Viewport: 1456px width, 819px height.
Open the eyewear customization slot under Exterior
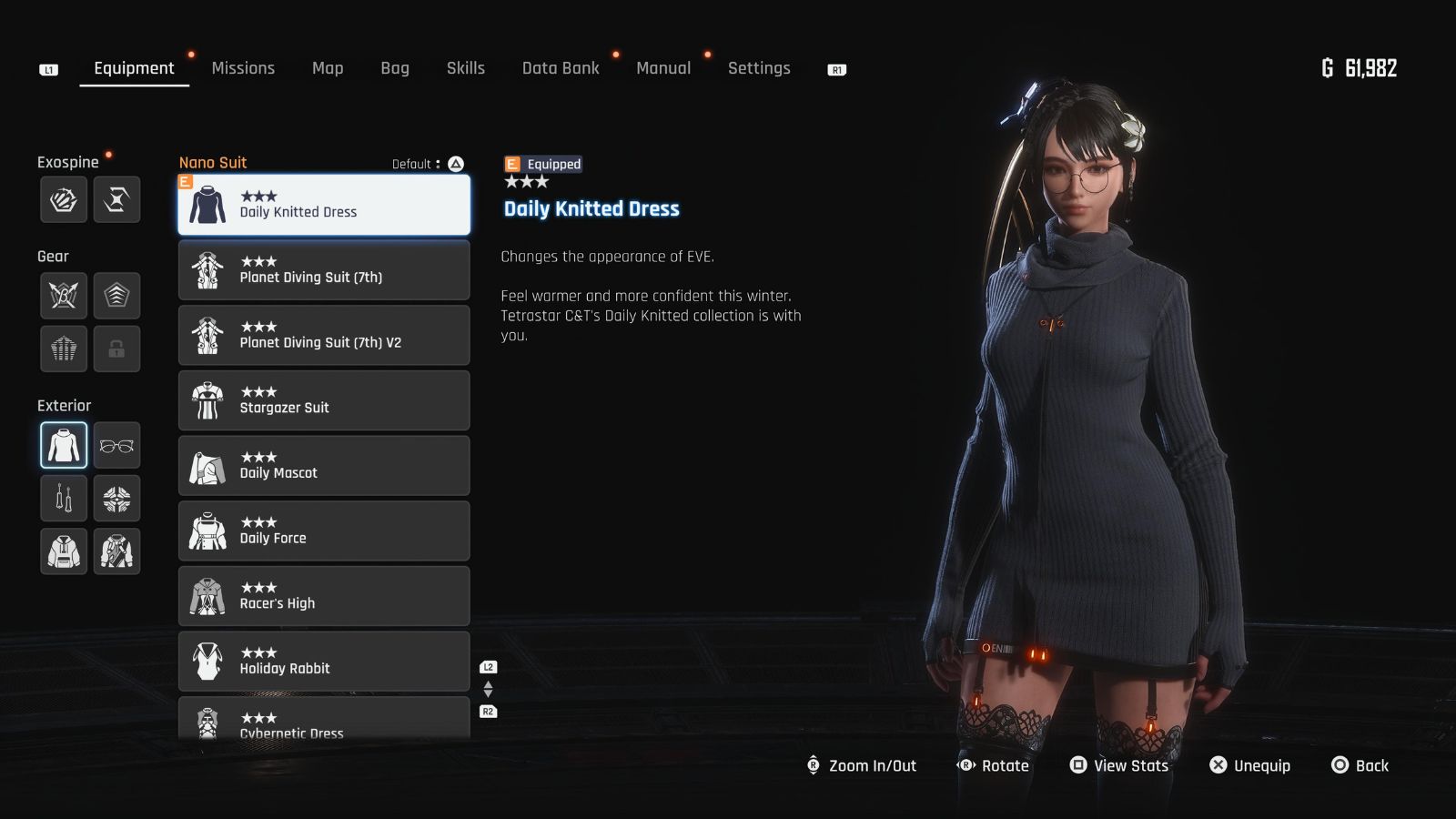[x=116, y=445]
